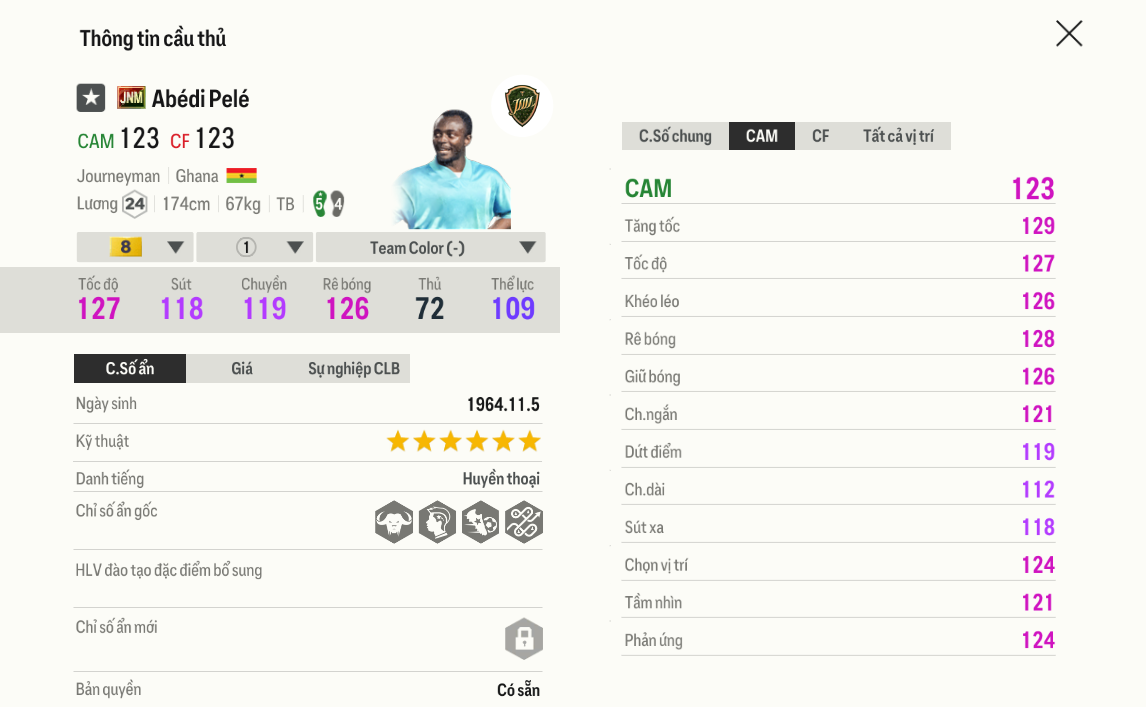This screenshot has height=707, width=1146.
Task: Open the level 1 adaptation dropdown
Action: pyautogui.click(x=255, y=247)
